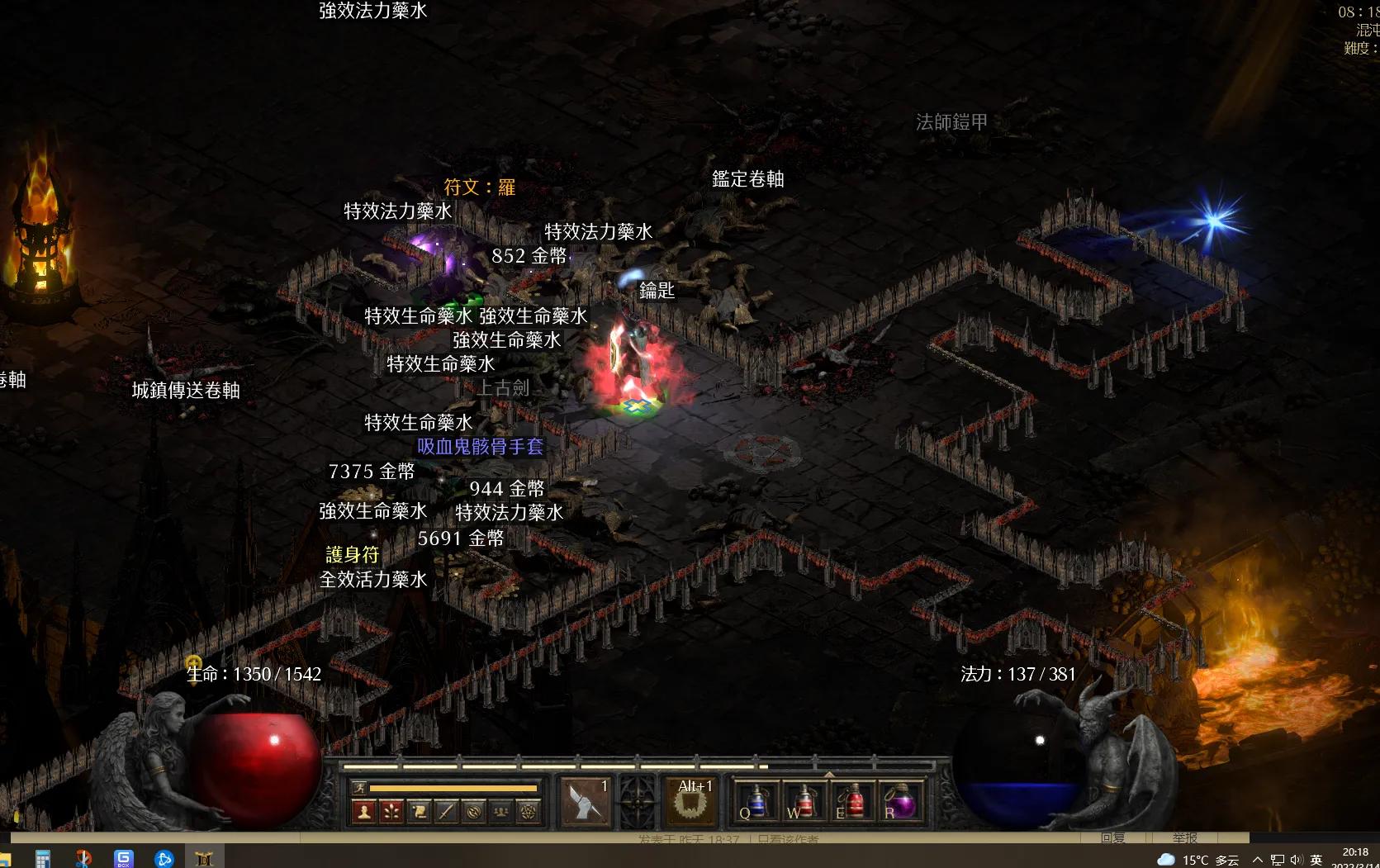Image resolution: width=1380 pixels, height=868 pixels.
Task: Pick up the 符文：羅 rune
Action: pos(477,187)
